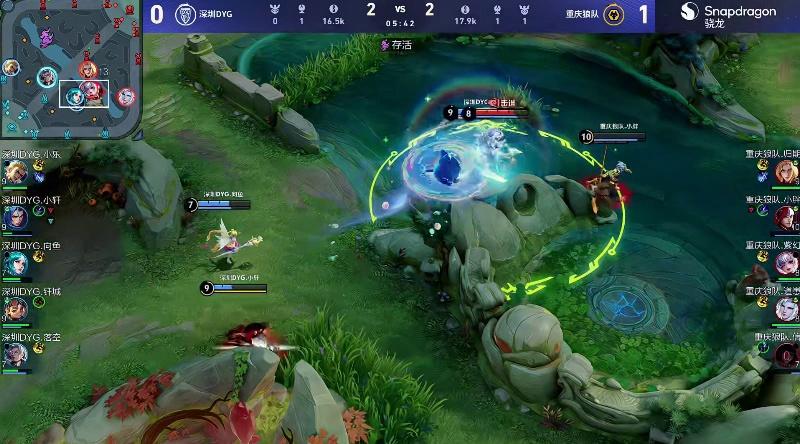Screen dimensions: 800x444
Task: Click the purple dragon marker on minimap
Action: [48, 38]
